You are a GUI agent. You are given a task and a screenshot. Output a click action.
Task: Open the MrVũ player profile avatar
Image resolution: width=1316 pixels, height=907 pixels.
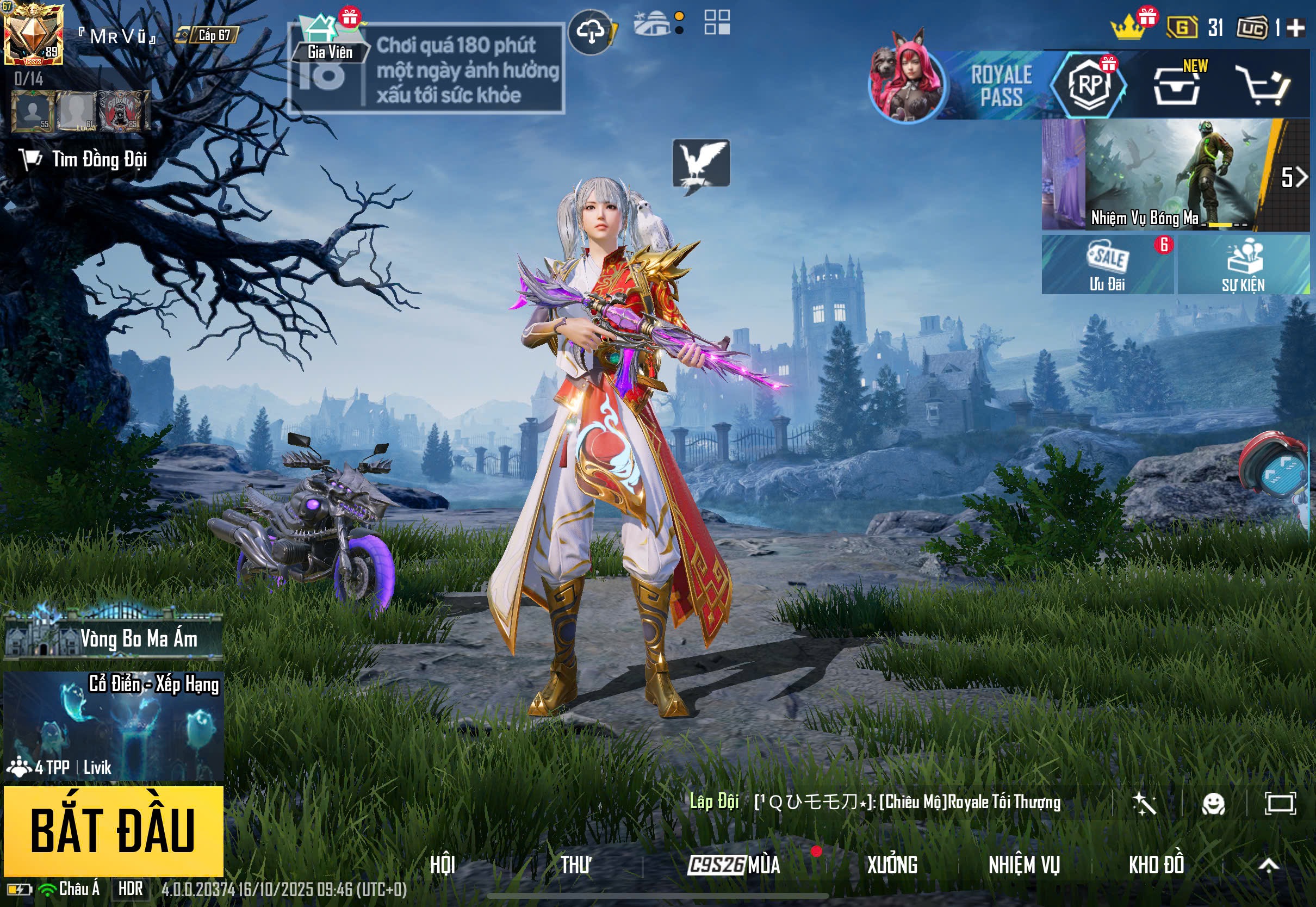(33, 34)
